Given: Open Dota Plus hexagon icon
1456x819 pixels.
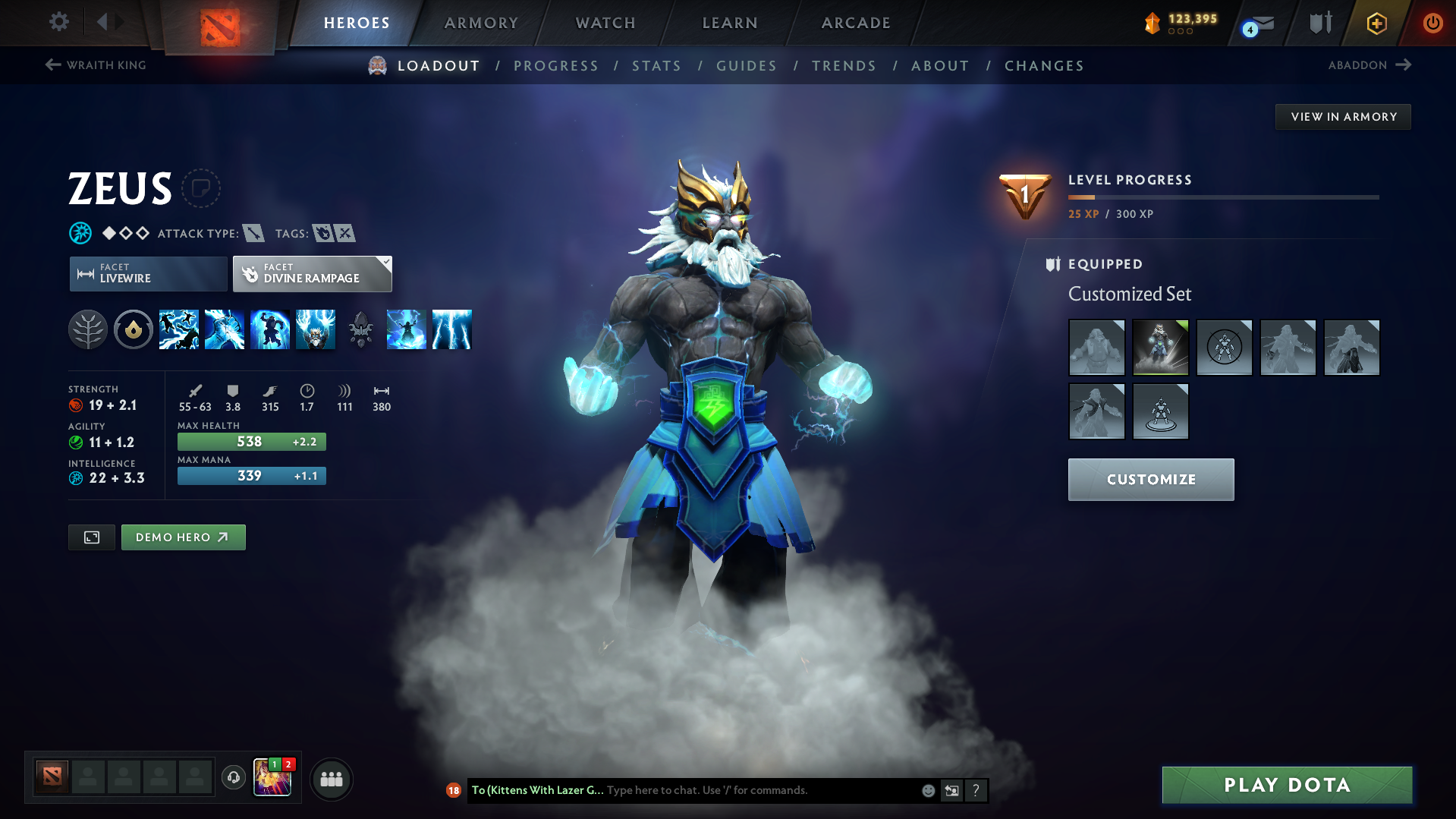Looking at the screenshot, I should [1376, 23].
